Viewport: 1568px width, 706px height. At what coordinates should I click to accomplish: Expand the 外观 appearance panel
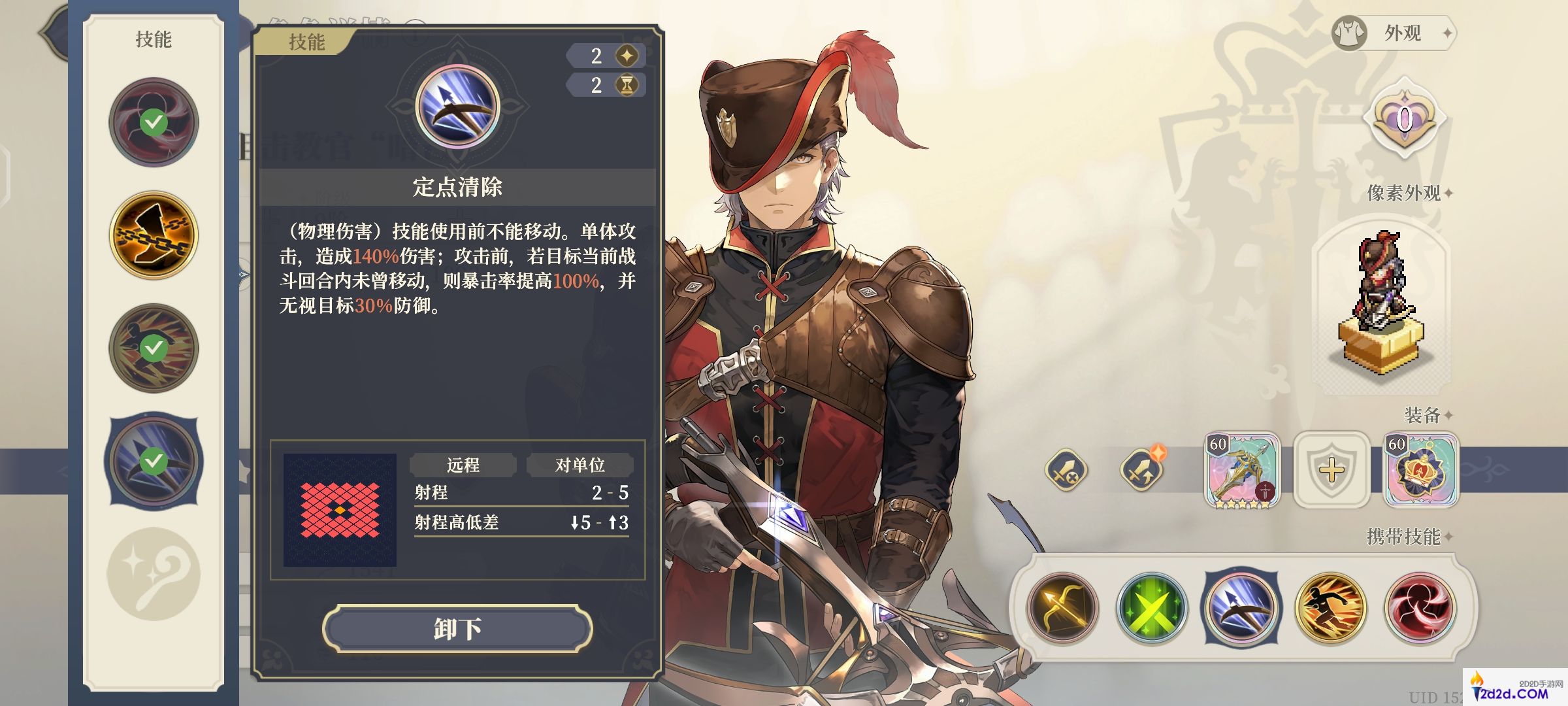1401,34
